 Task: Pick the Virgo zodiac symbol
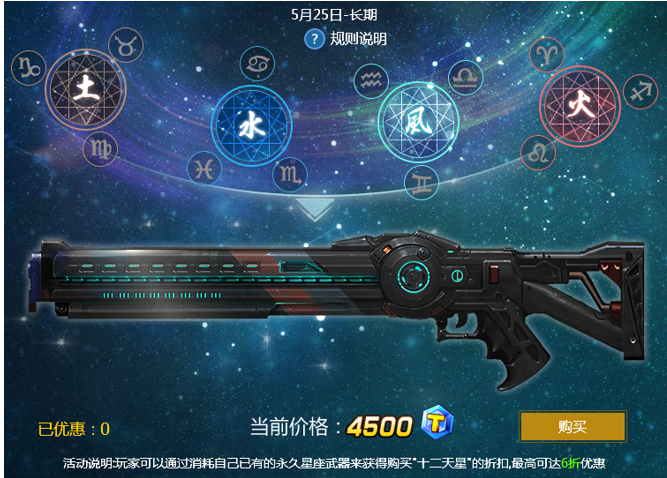(99, 150)
